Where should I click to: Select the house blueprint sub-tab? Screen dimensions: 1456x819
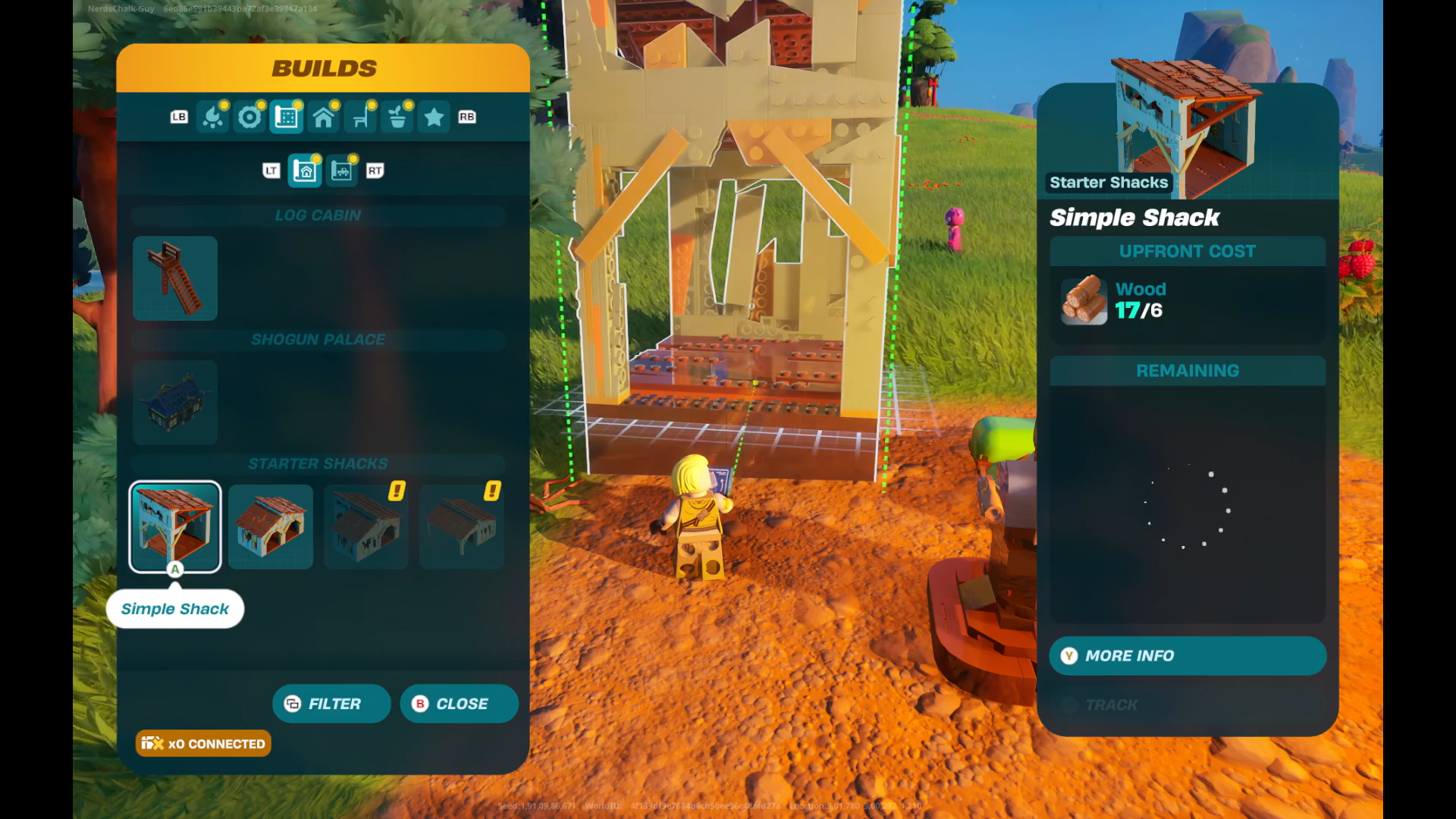306,171
